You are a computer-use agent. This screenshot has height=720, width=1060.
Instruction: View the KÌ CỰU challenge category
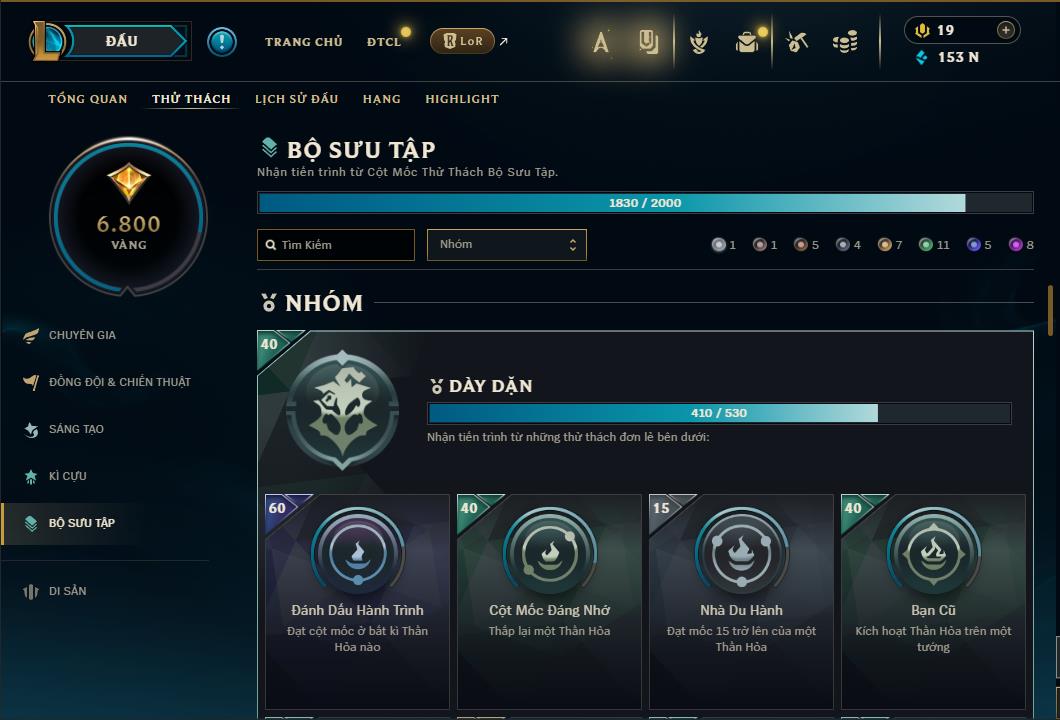(x=68, y=476)
